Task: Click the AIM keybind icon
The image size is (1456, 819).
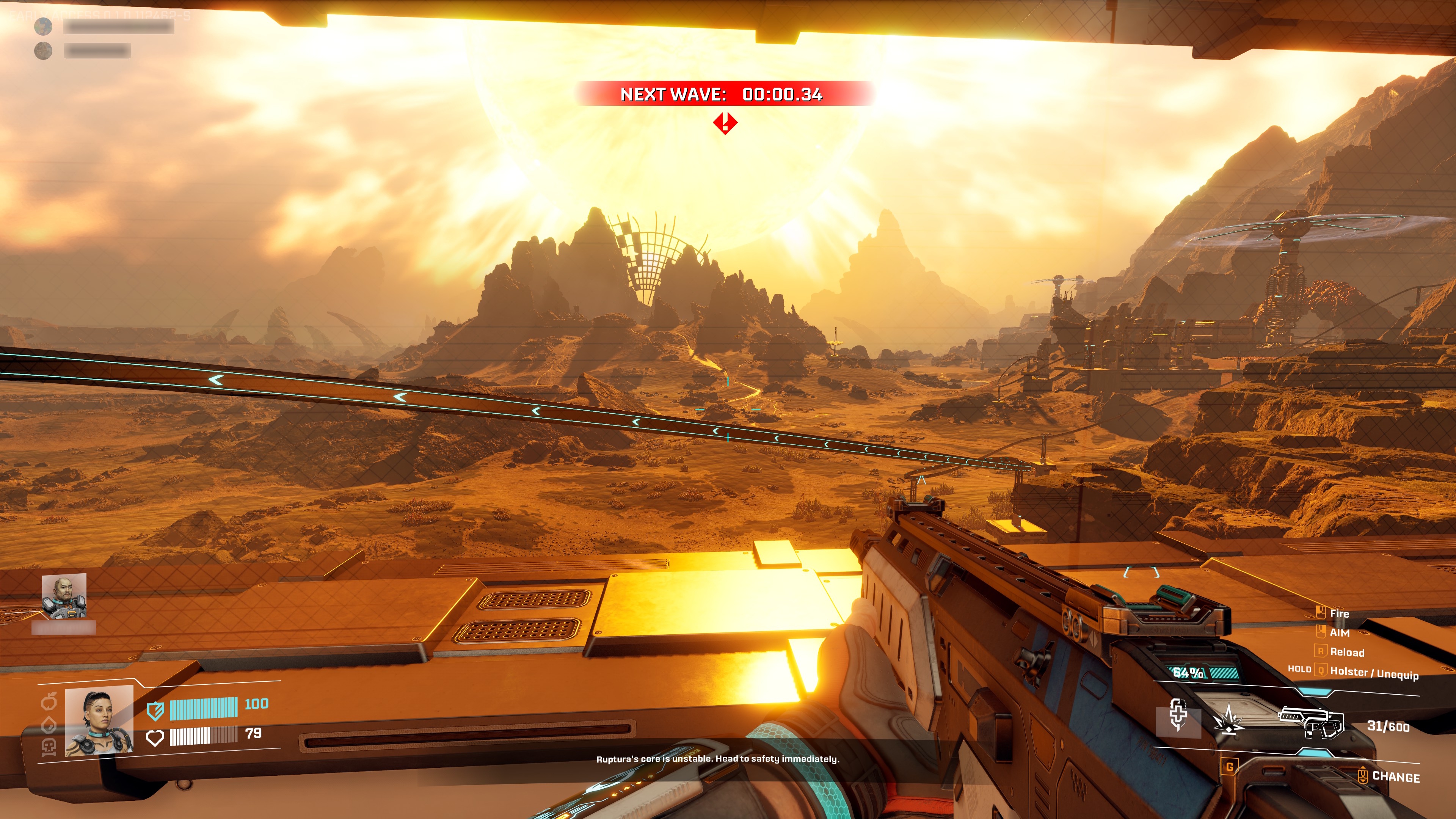Action: pos(1321,631)
